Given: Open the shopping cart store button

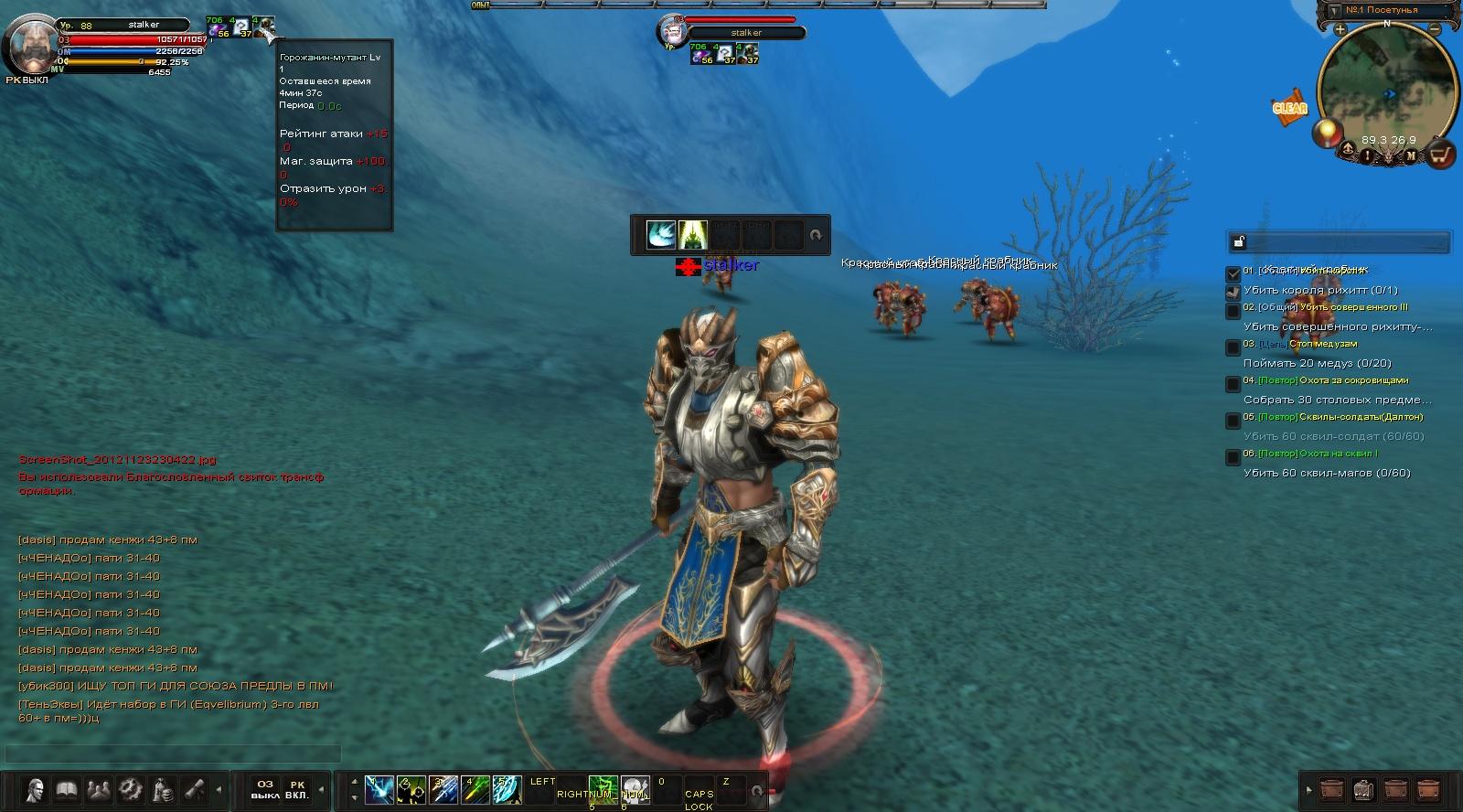Looking at the screenshot, I should (x=1441, y=155).
